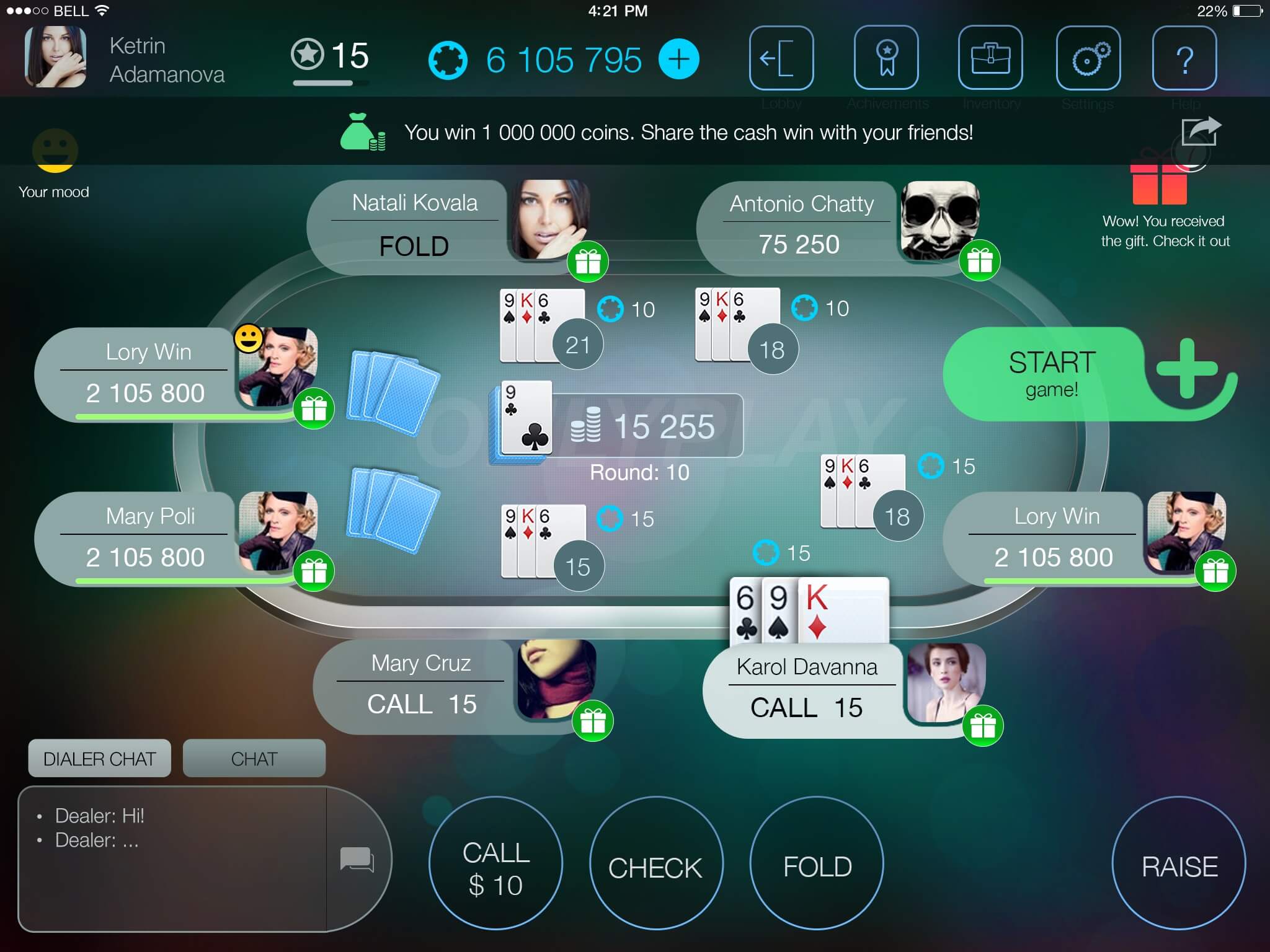Show the Help question mark
The width and height of the screenshot is (1270, 952).
tap(1184, 58)
